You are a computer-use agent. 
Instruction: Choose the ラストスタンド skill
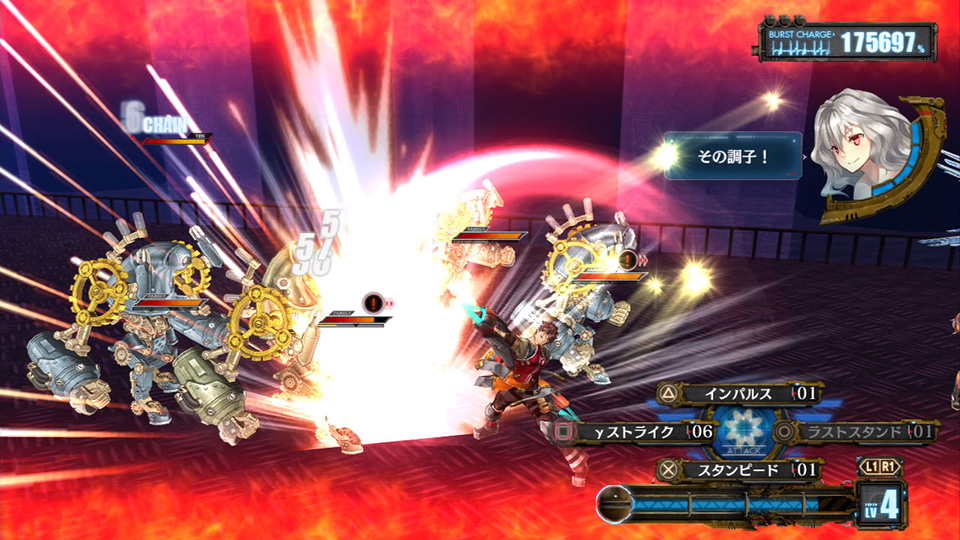858,432
